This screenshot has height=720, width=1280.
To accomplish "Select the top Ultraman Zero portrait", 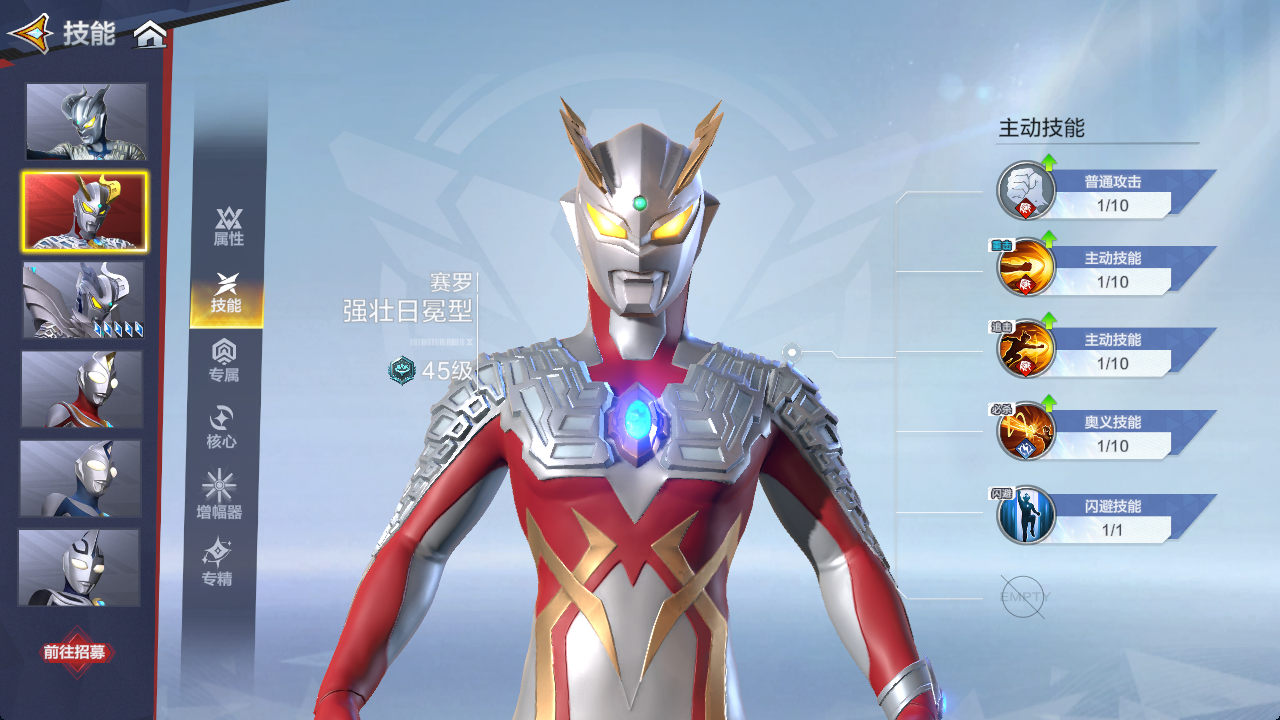I will coord(86,121).
